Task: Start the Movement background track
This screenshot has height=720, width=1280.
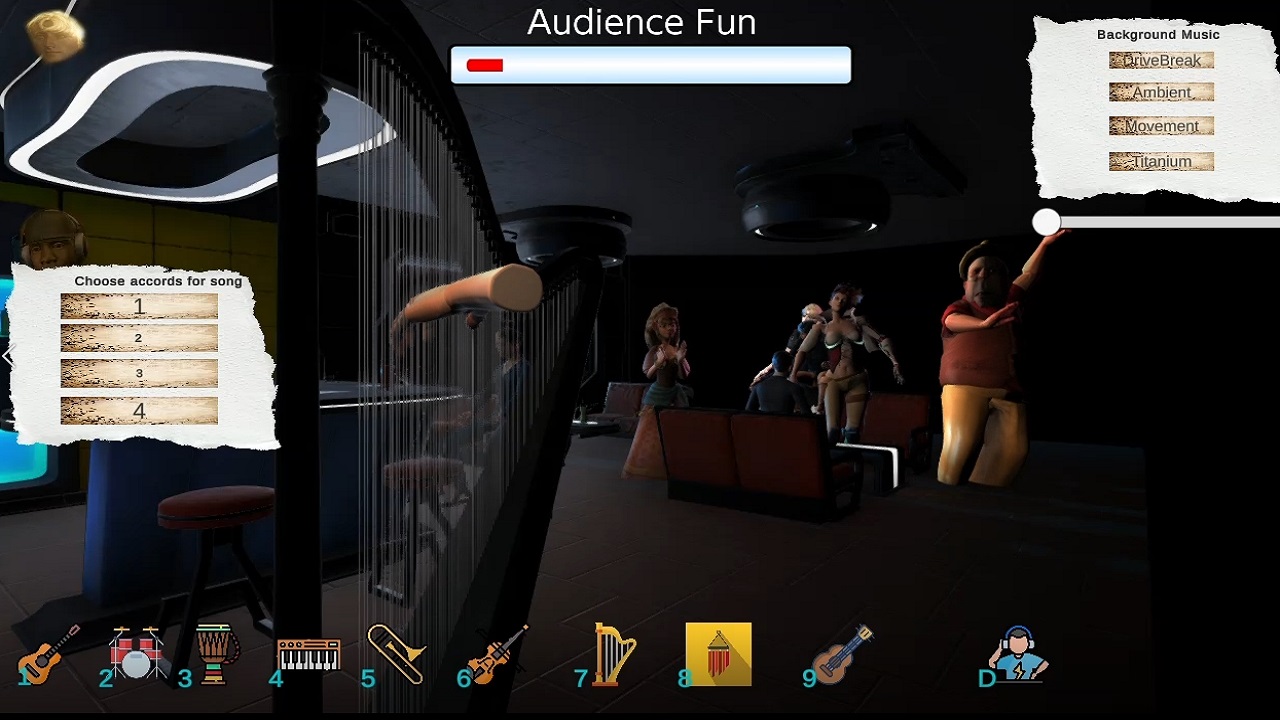Action: point(1161,126)
